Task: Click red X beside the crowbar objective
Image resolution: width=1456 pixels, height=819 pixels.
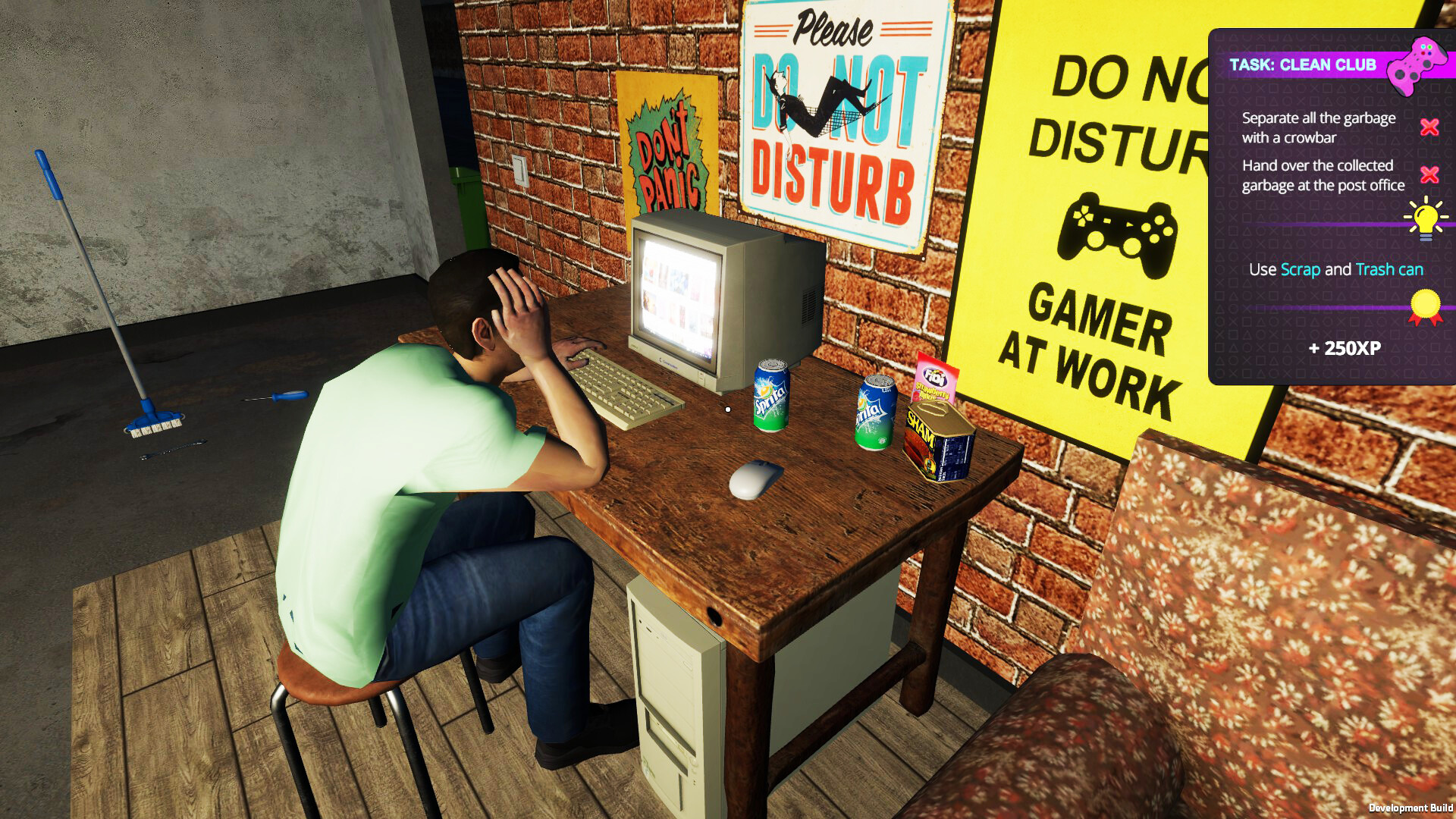Action: click(1429, 128)
